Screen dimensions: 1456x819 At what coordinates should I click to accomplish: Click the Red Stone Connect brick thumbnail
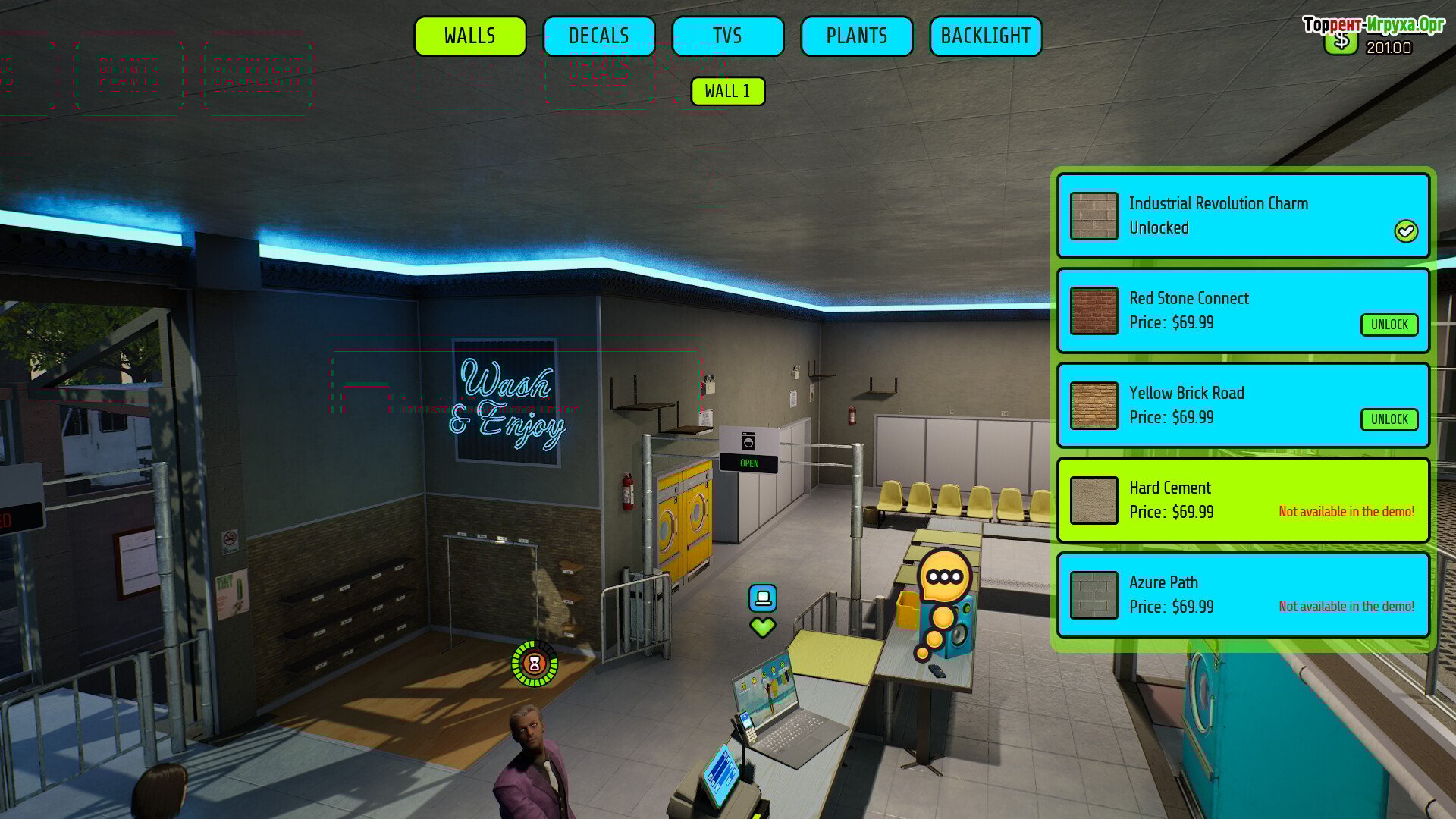coord(1094,311)
